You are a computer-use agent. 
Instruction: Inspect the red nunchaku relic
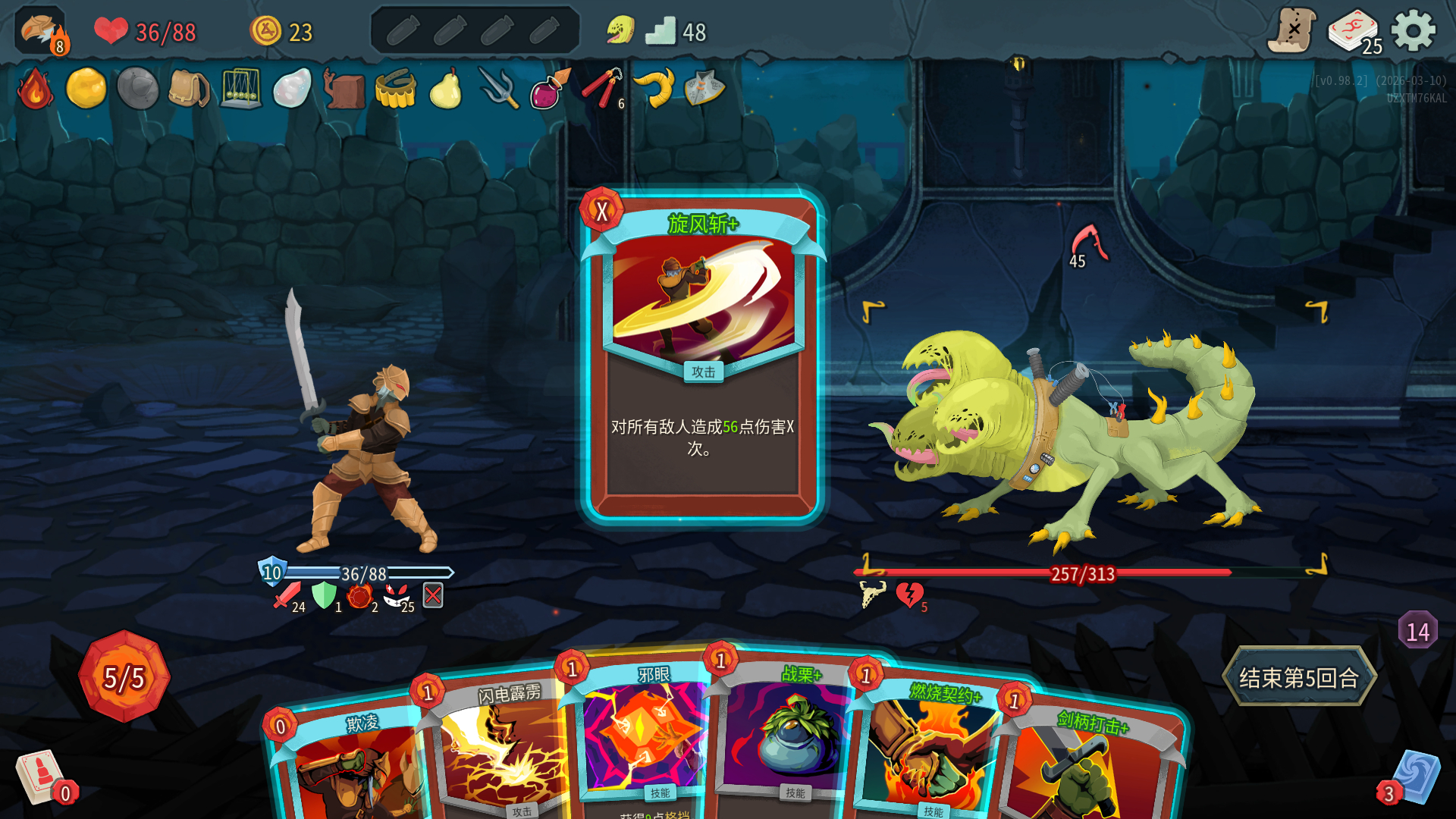coord(602,89)
